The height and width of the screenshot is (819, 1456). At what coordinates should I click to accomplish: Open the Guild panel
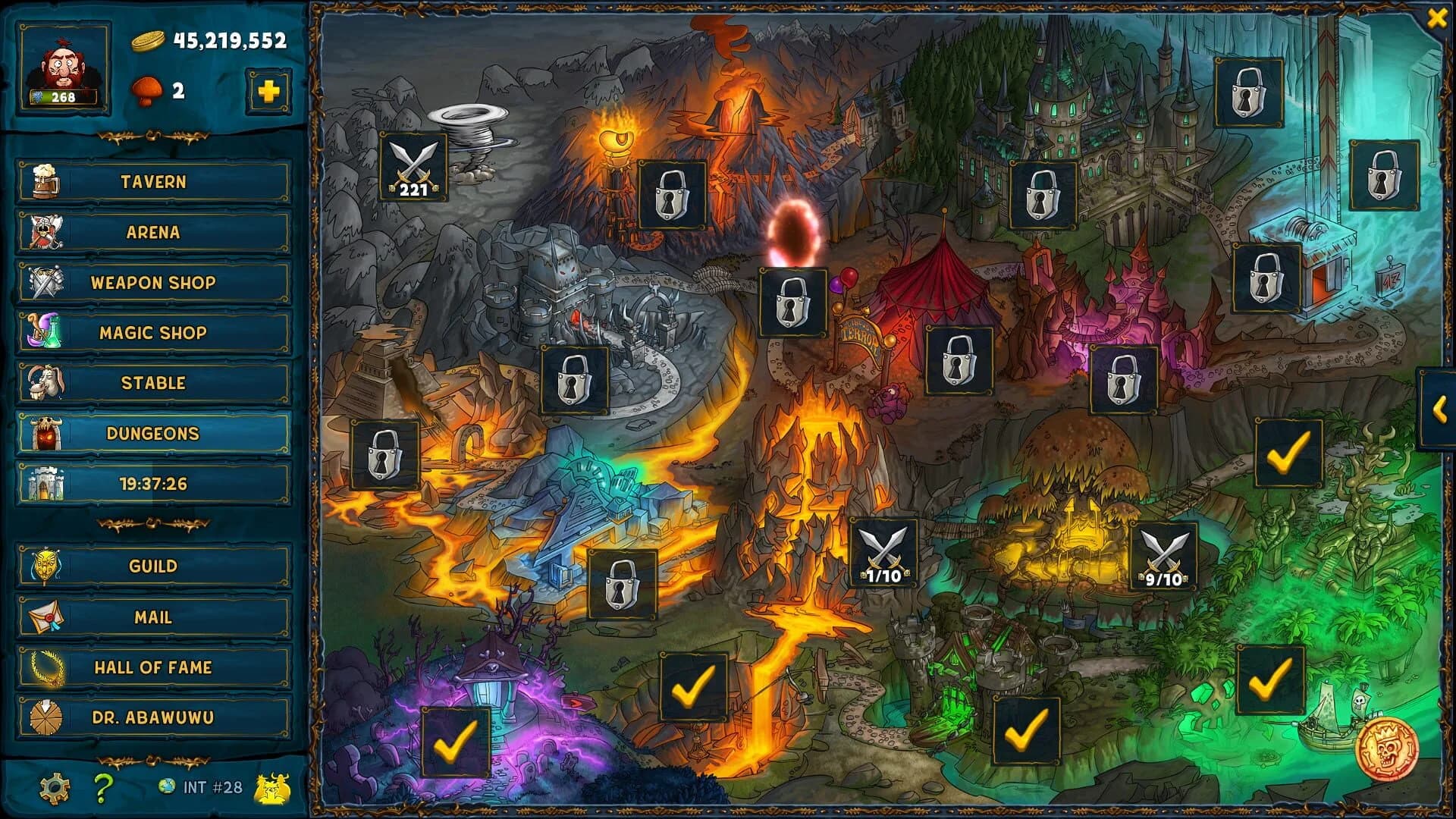pyautogui.click(x=152, y=566)
